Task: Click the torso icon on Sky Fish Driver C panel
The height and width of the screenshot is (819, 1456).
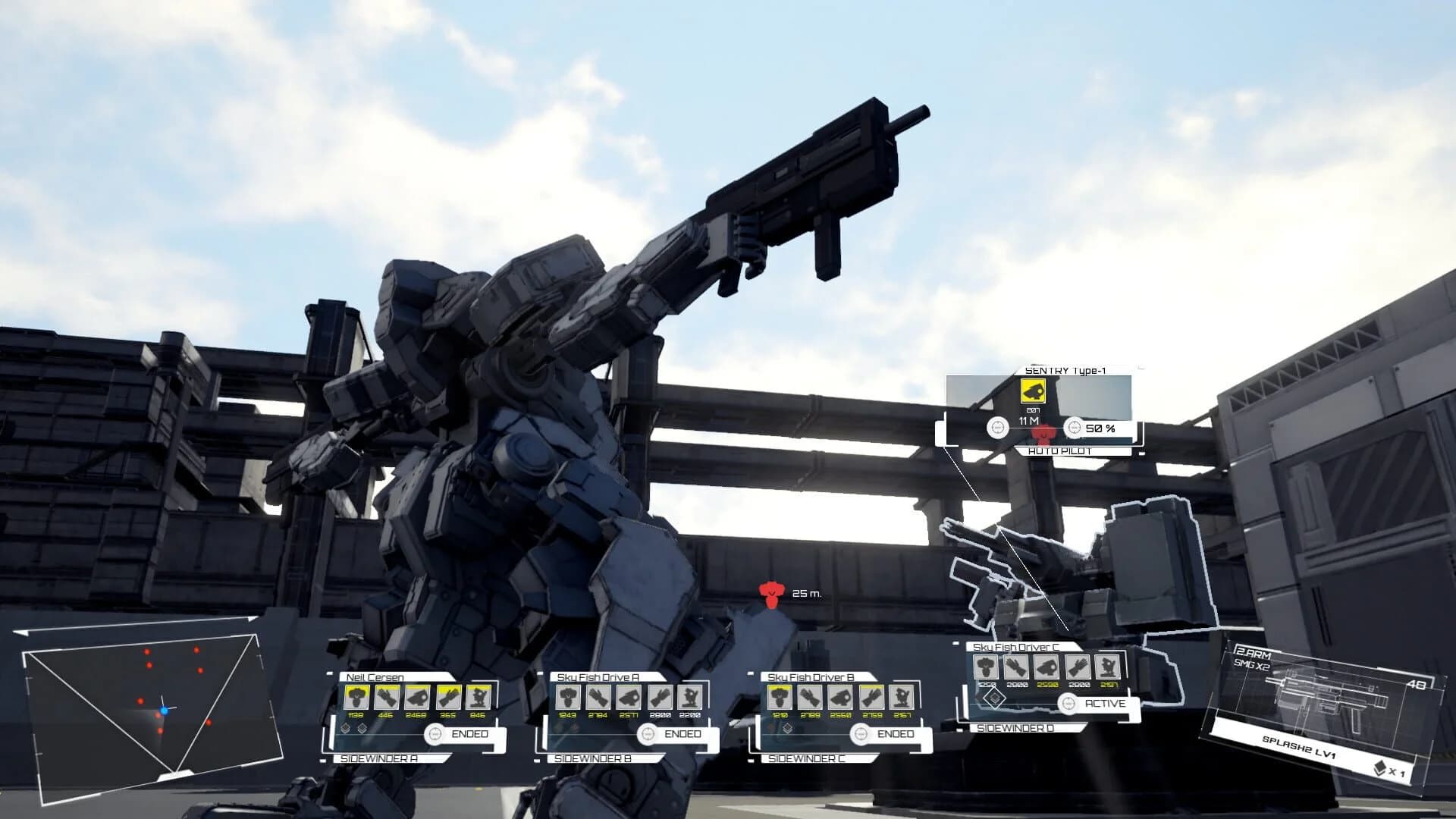Action: tap(986, 667)
